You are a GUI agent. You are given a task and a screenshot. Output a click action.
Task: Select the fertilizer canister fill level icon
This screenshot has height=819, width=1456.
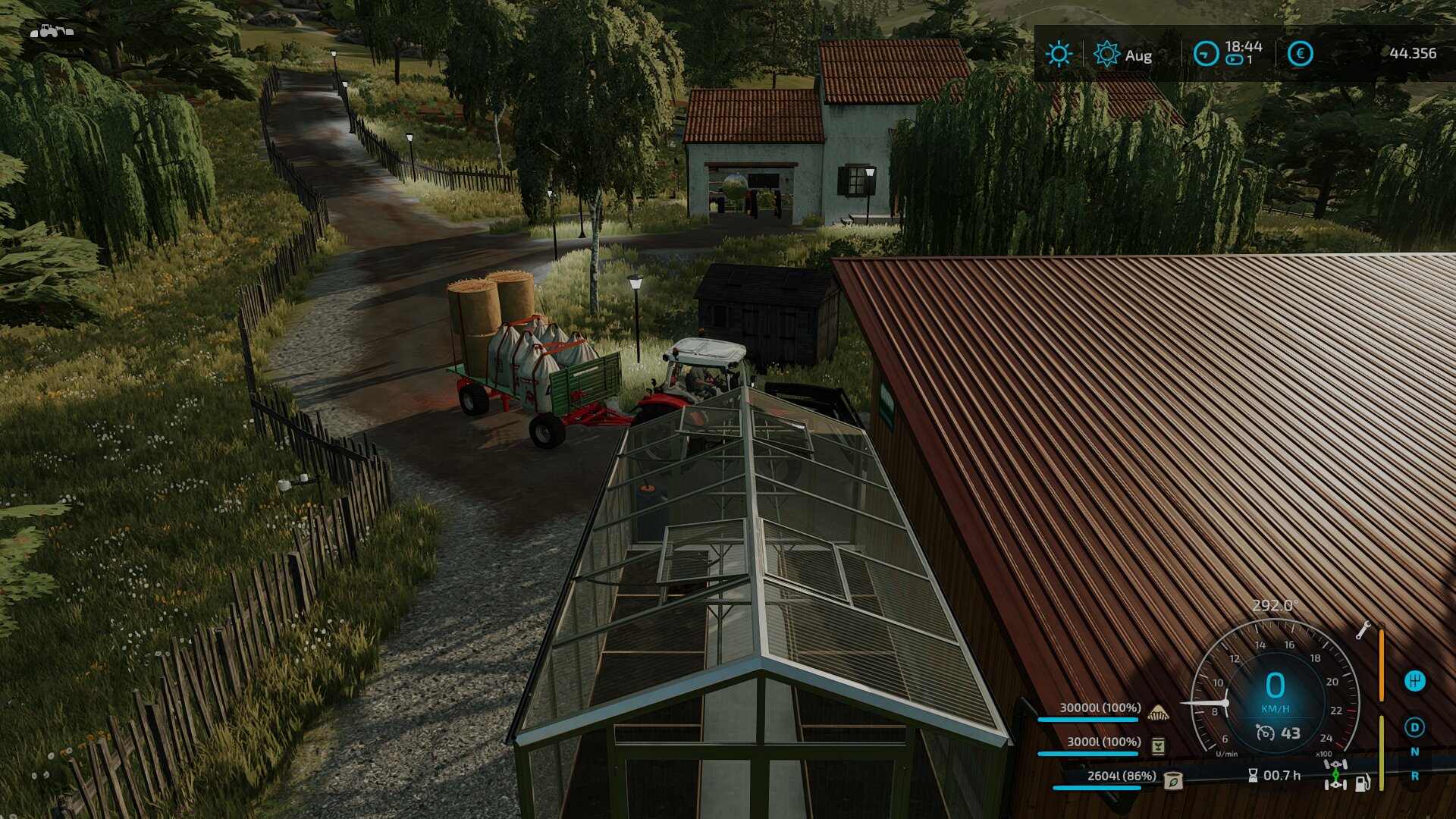click(x=1158, y=746)
